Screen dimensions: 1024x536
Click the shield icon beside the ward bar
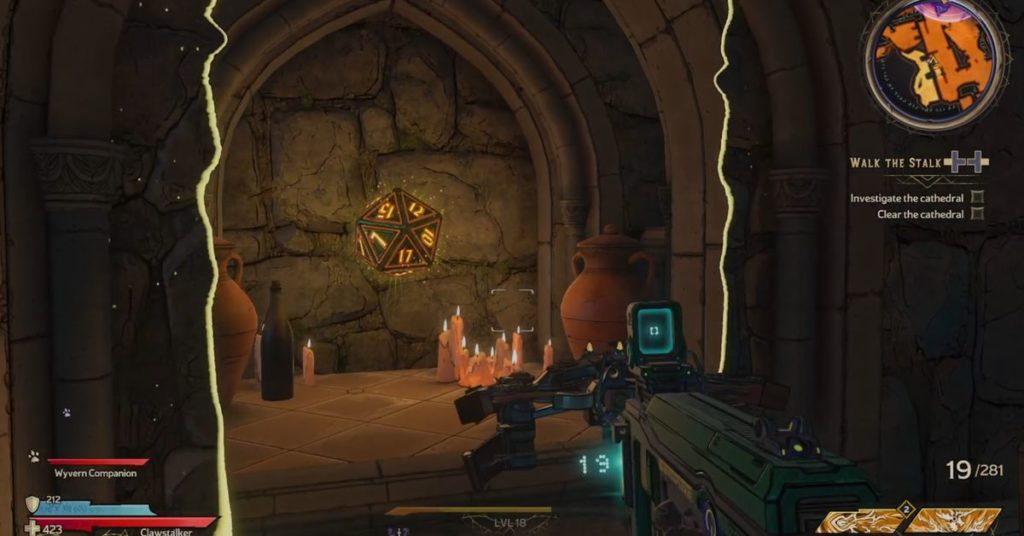(33, 504)
